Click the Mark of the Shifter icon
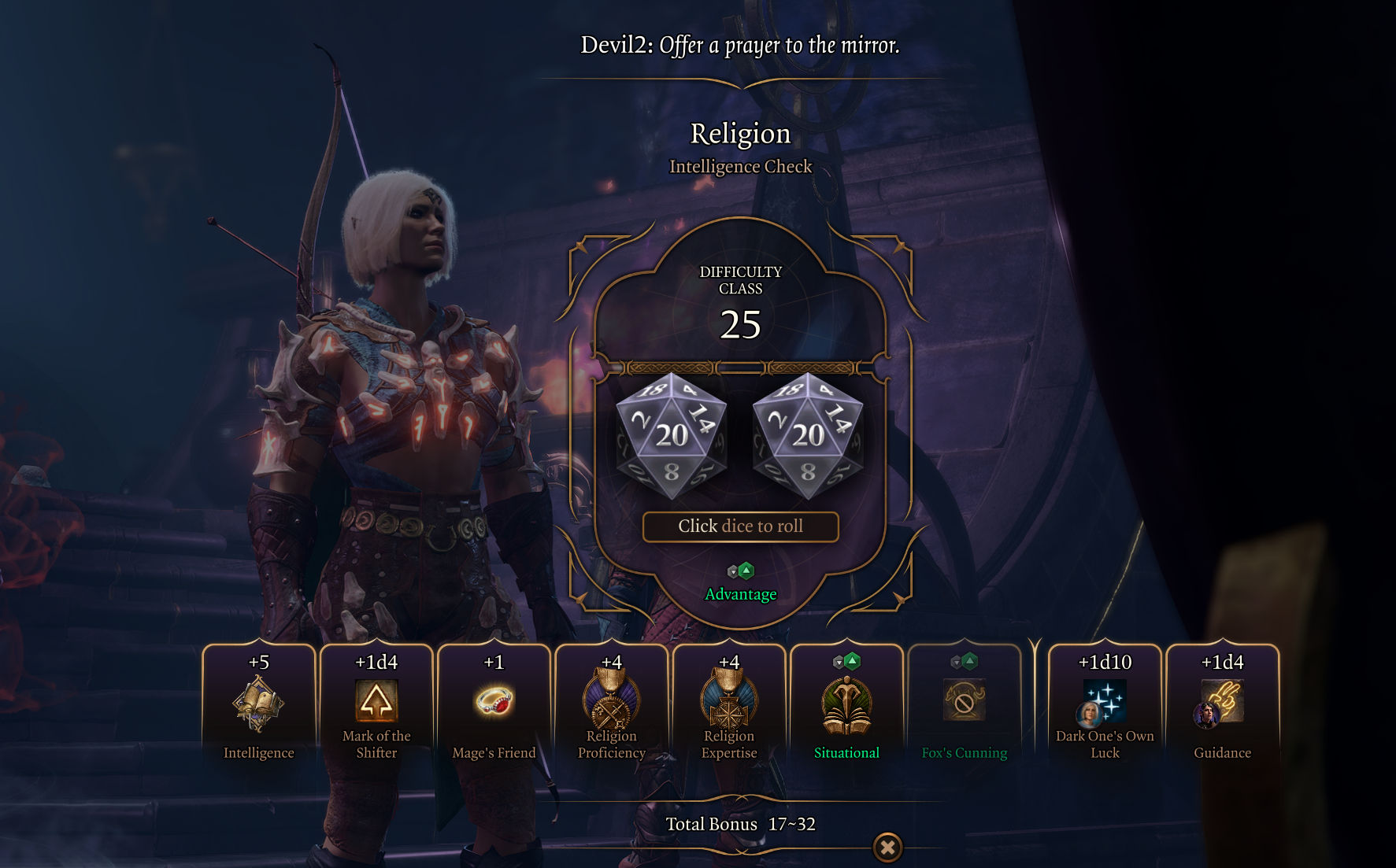The image size is (1396, 868). pos(376,700)
